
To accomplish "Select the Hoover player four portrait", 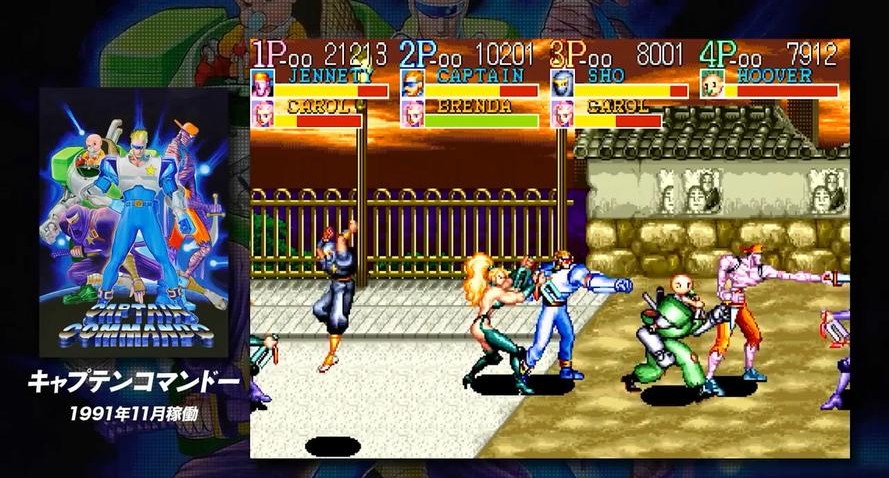I will click(x=711, y=82).
